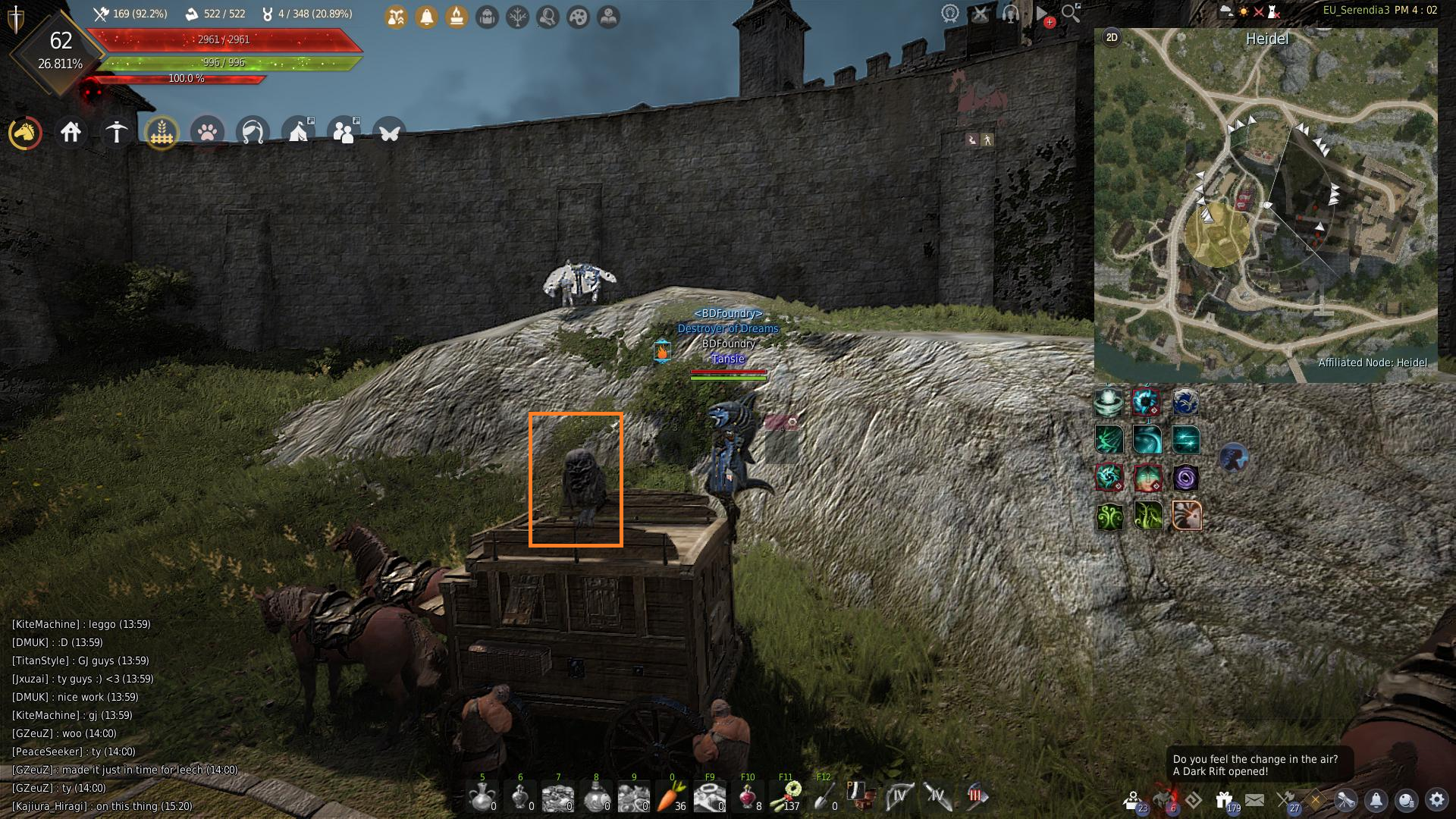
Task: Click the magnifying glass search icon
Action: tap(1070, 14)
